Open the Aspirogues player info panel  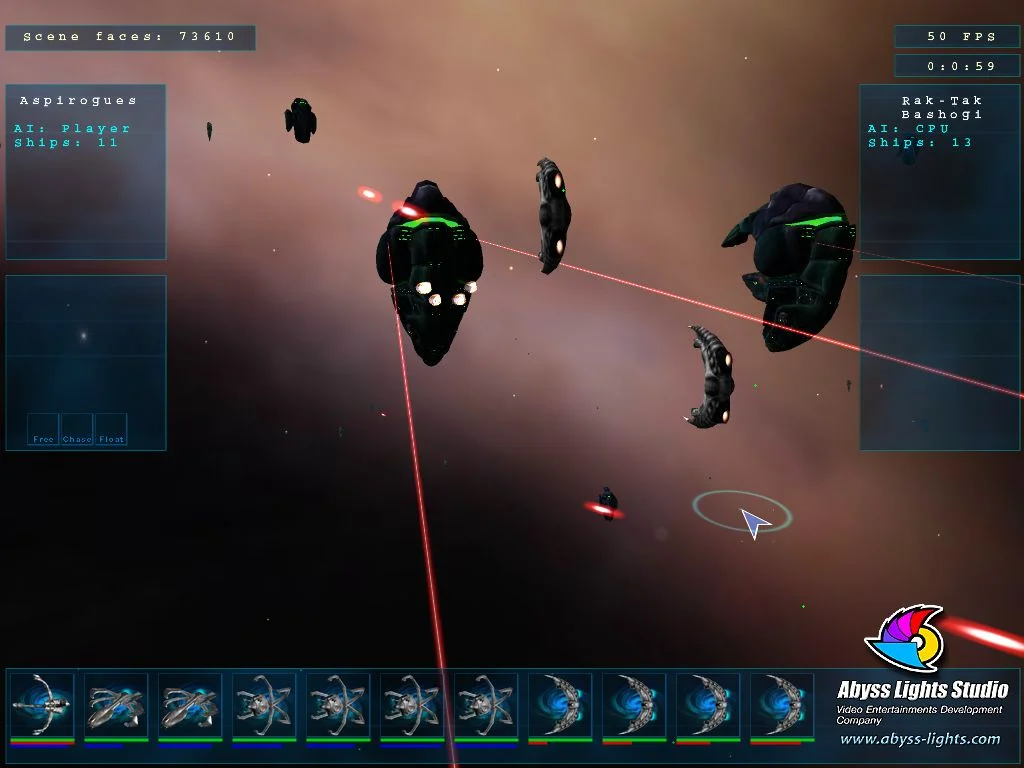[86, 171]
